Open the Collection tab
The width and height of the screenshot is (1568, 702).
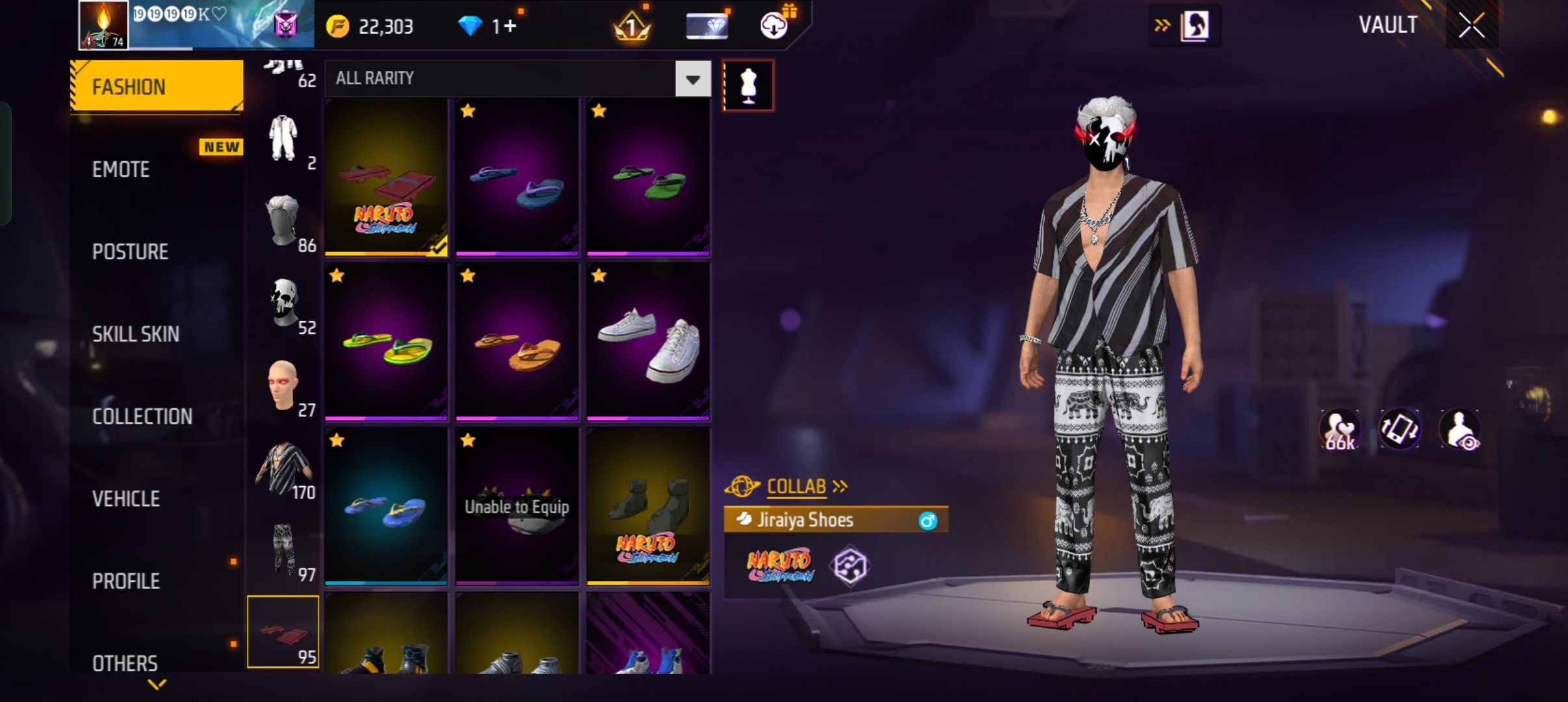142,417
